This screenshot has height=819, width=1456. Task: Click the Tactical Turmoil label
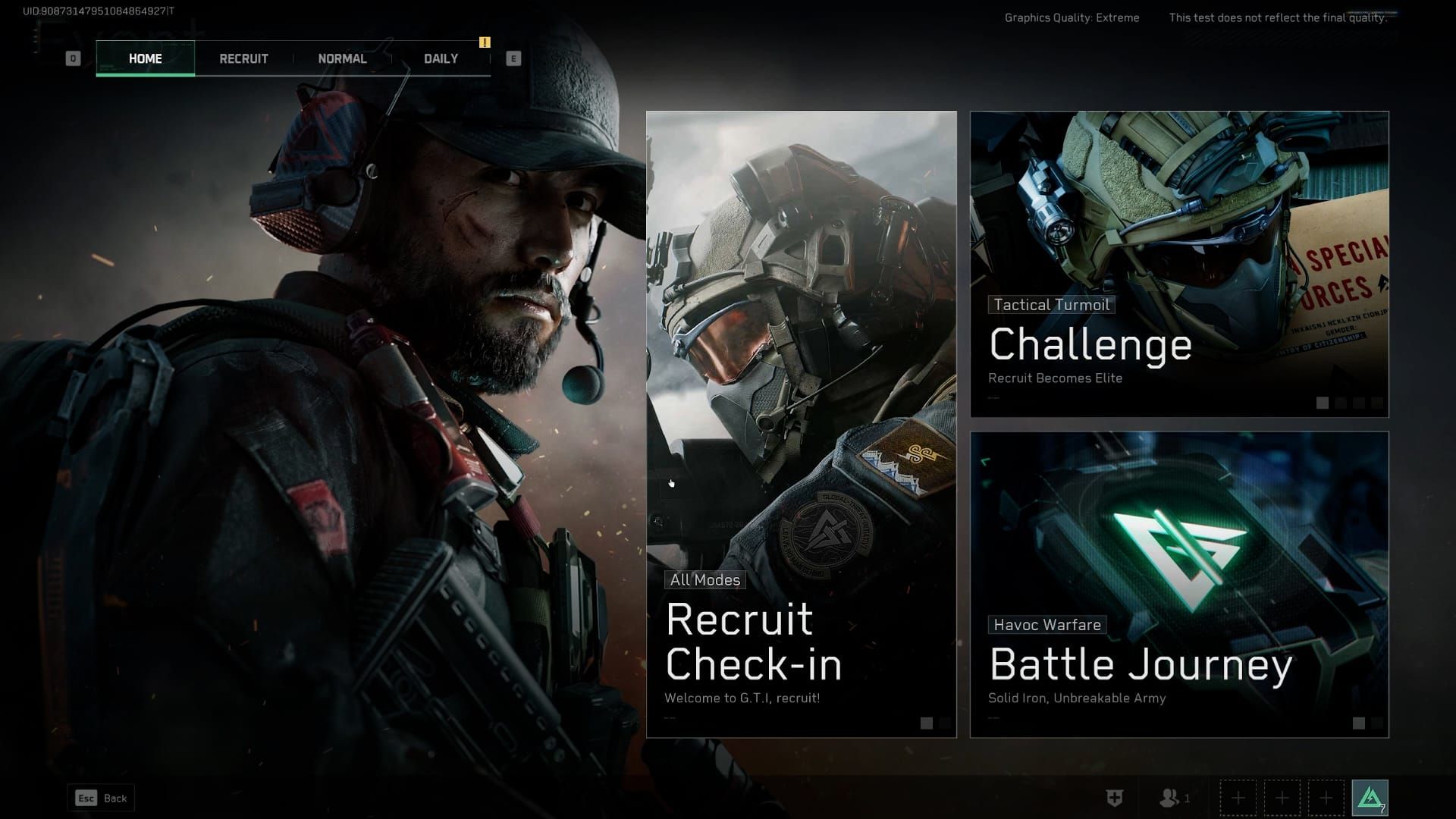(1052, 304)
